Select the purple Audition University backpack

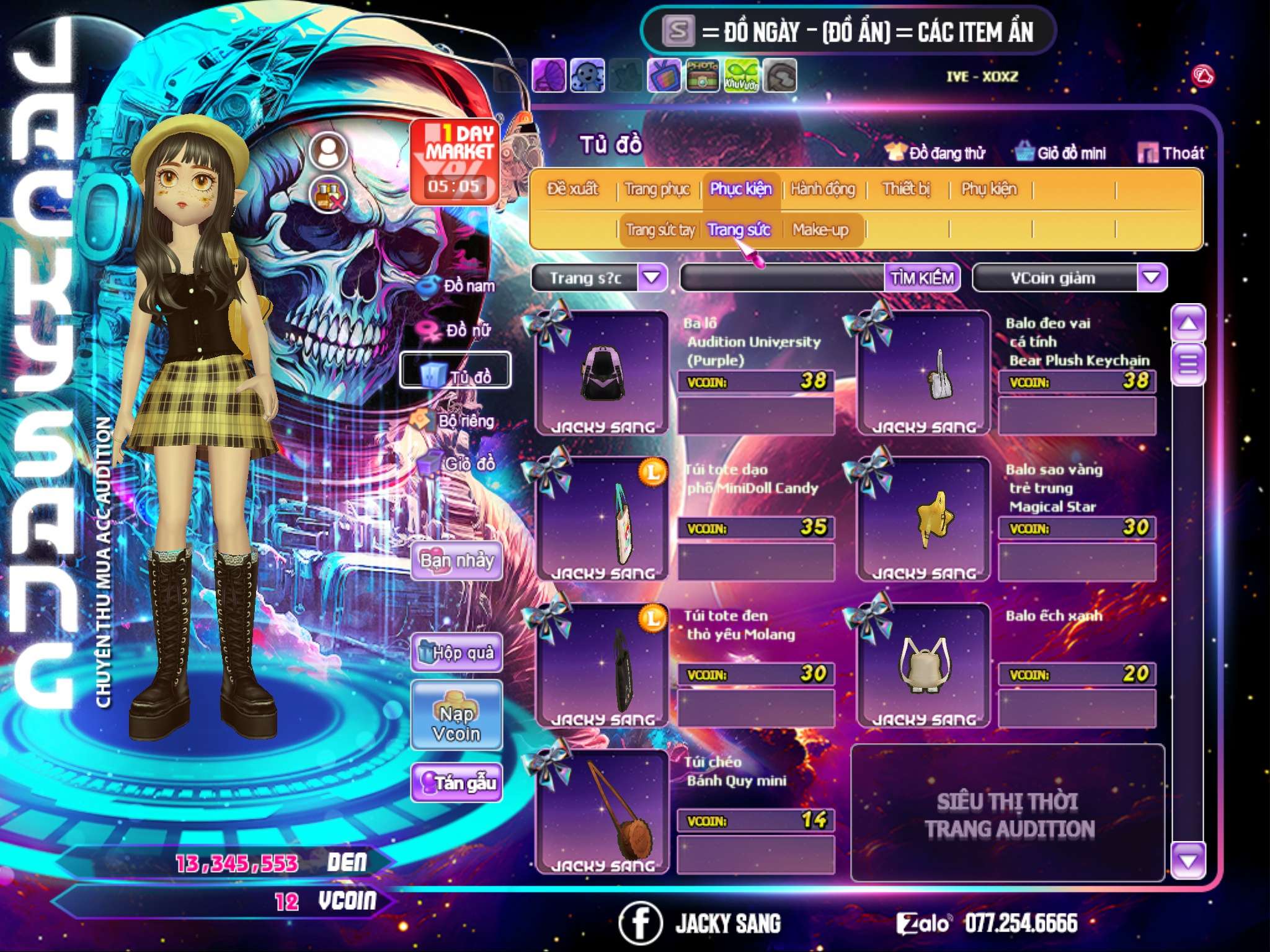coord(602,373)
